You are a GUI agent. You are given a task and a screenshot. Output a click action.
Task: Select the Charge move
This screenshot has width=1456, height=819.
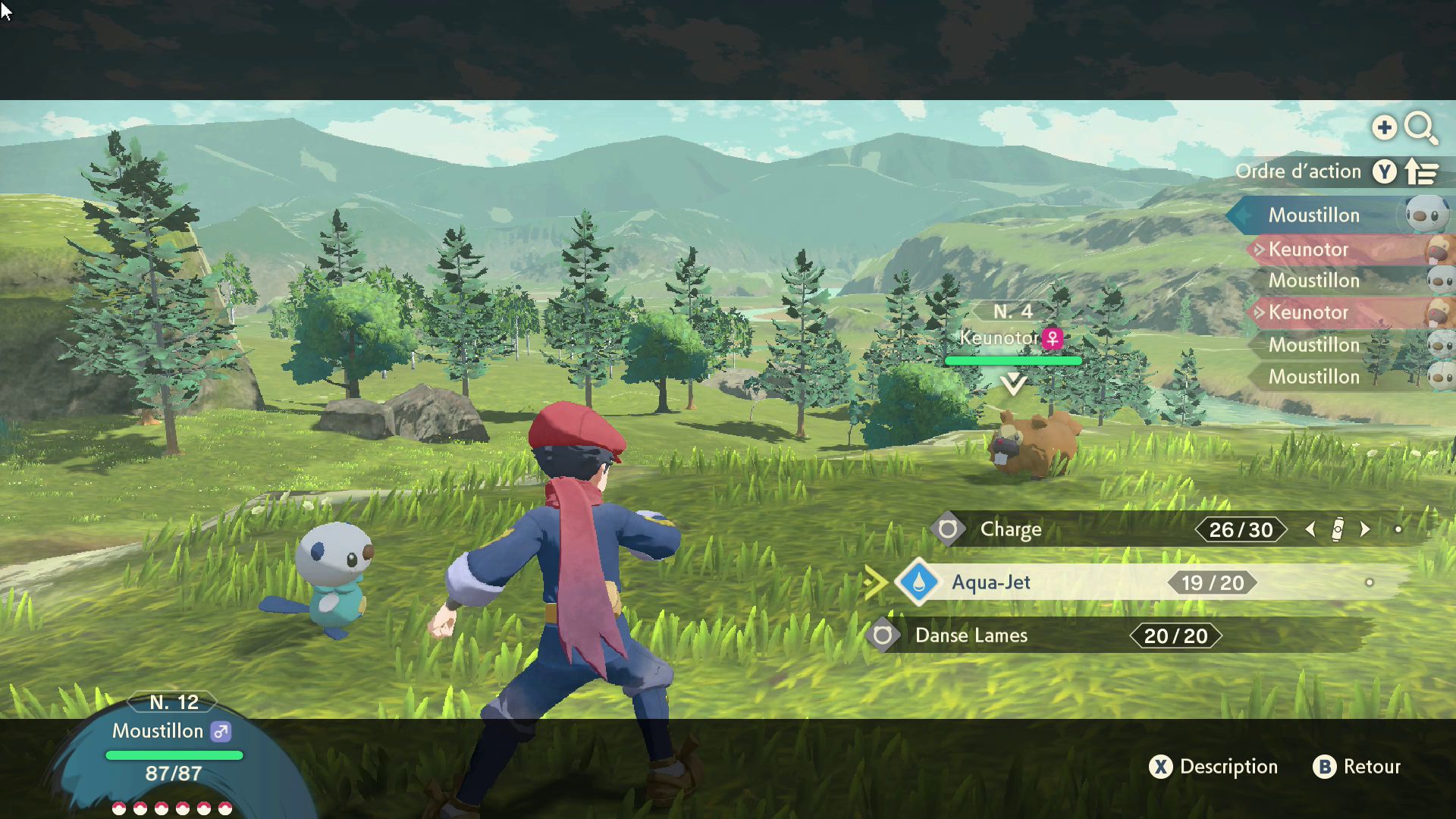tap(1010, 529)
